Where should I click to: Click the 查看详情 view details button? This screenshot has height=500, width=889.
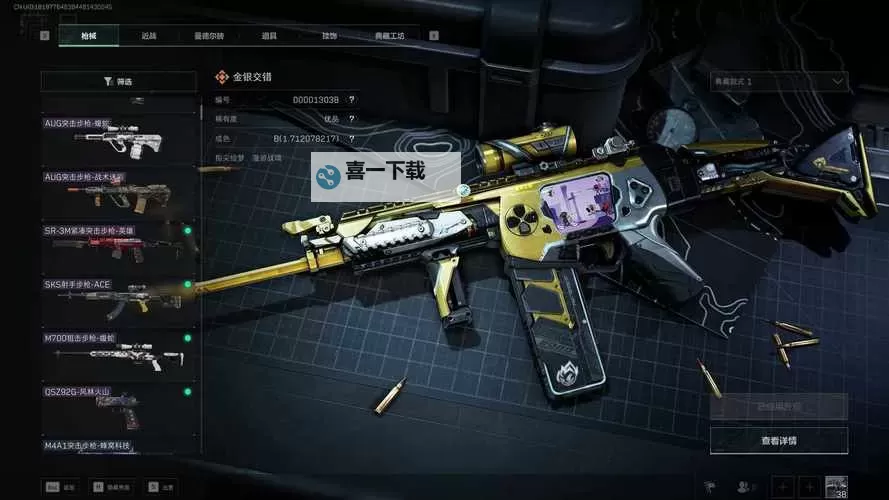pyautogui.click(x=779, y=440)
